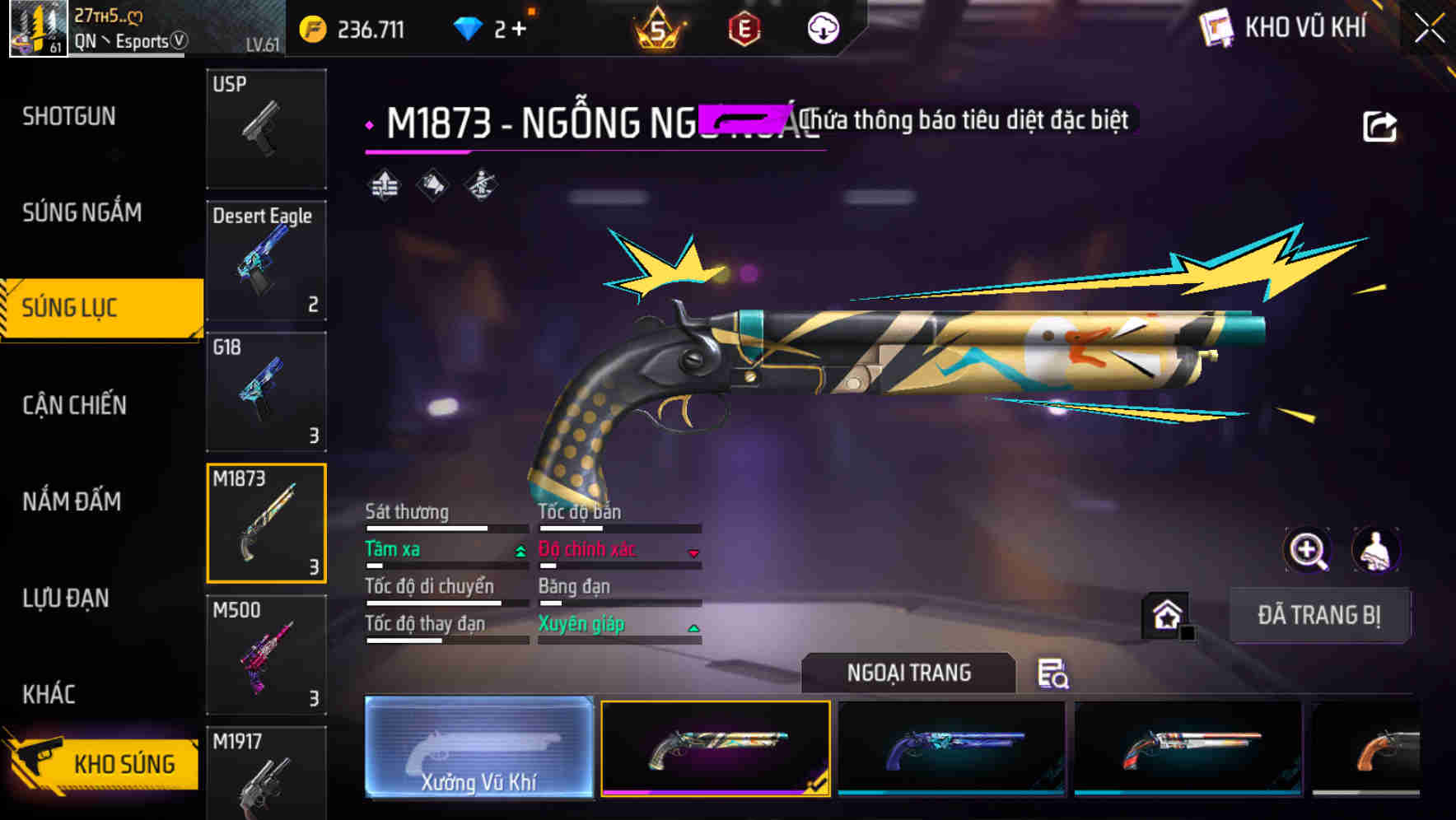
Task: Open the weapon zoom magnifier icon
Action: (x=1308, y=550)
